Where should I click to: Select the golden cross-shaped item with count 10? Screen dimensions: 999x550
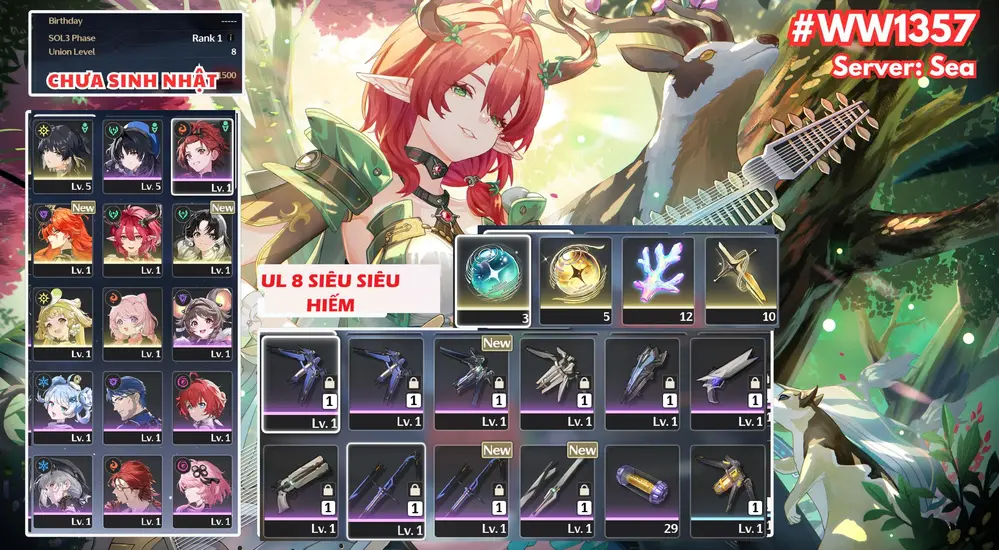click(x=742, y=273)
